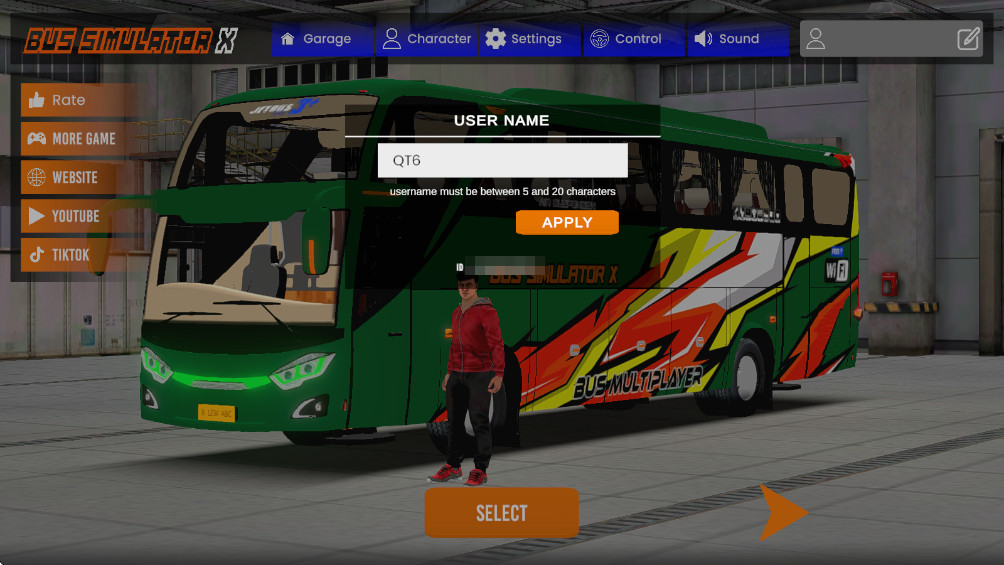Open the Sound menu
Screen dimensions: 1004x565
pyautogui.click(x=727, y=39)
